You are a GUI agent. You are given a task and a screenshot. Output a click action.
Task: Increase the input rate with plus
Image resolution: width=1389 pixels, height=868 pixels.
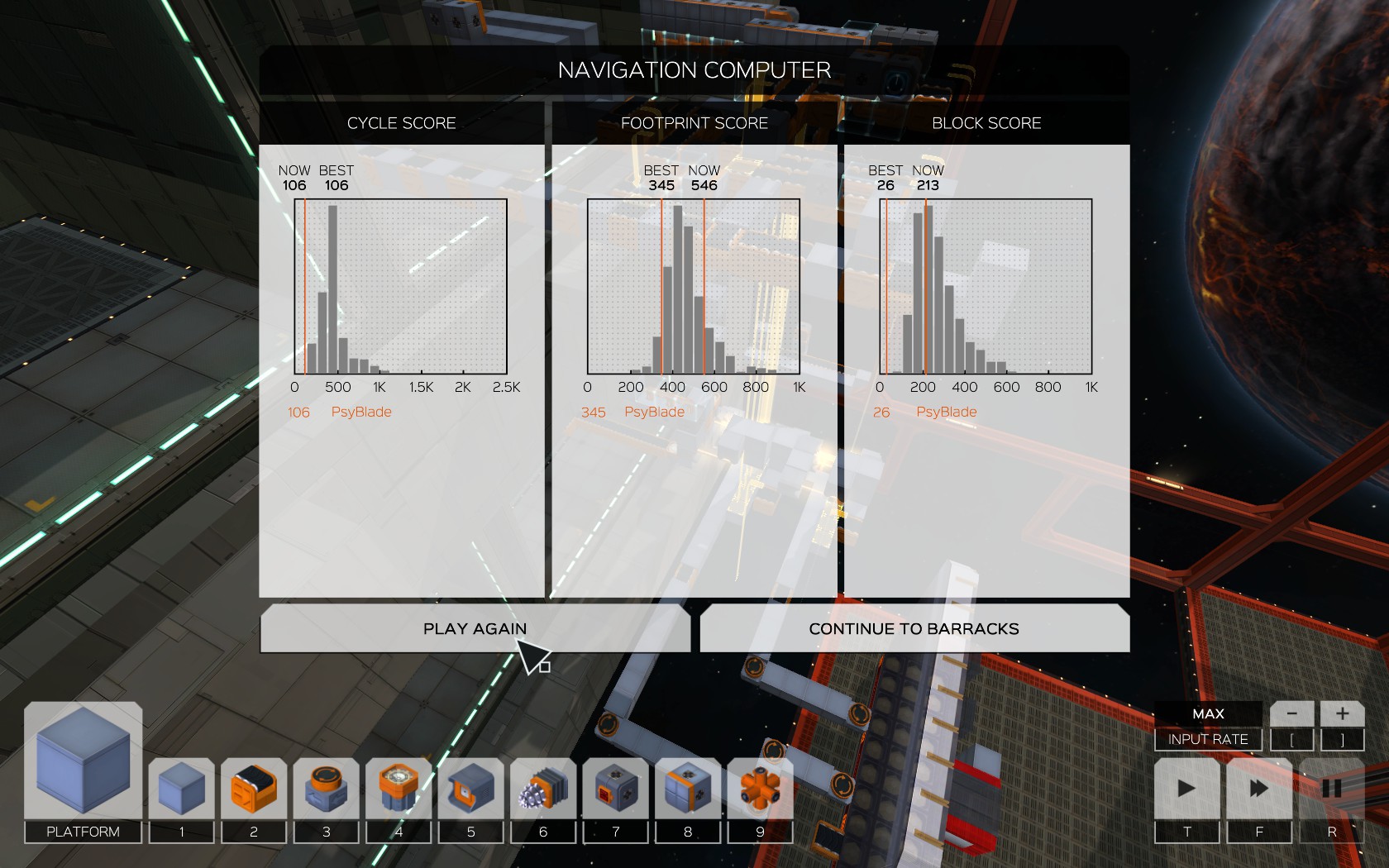(x=1342, y=713)
